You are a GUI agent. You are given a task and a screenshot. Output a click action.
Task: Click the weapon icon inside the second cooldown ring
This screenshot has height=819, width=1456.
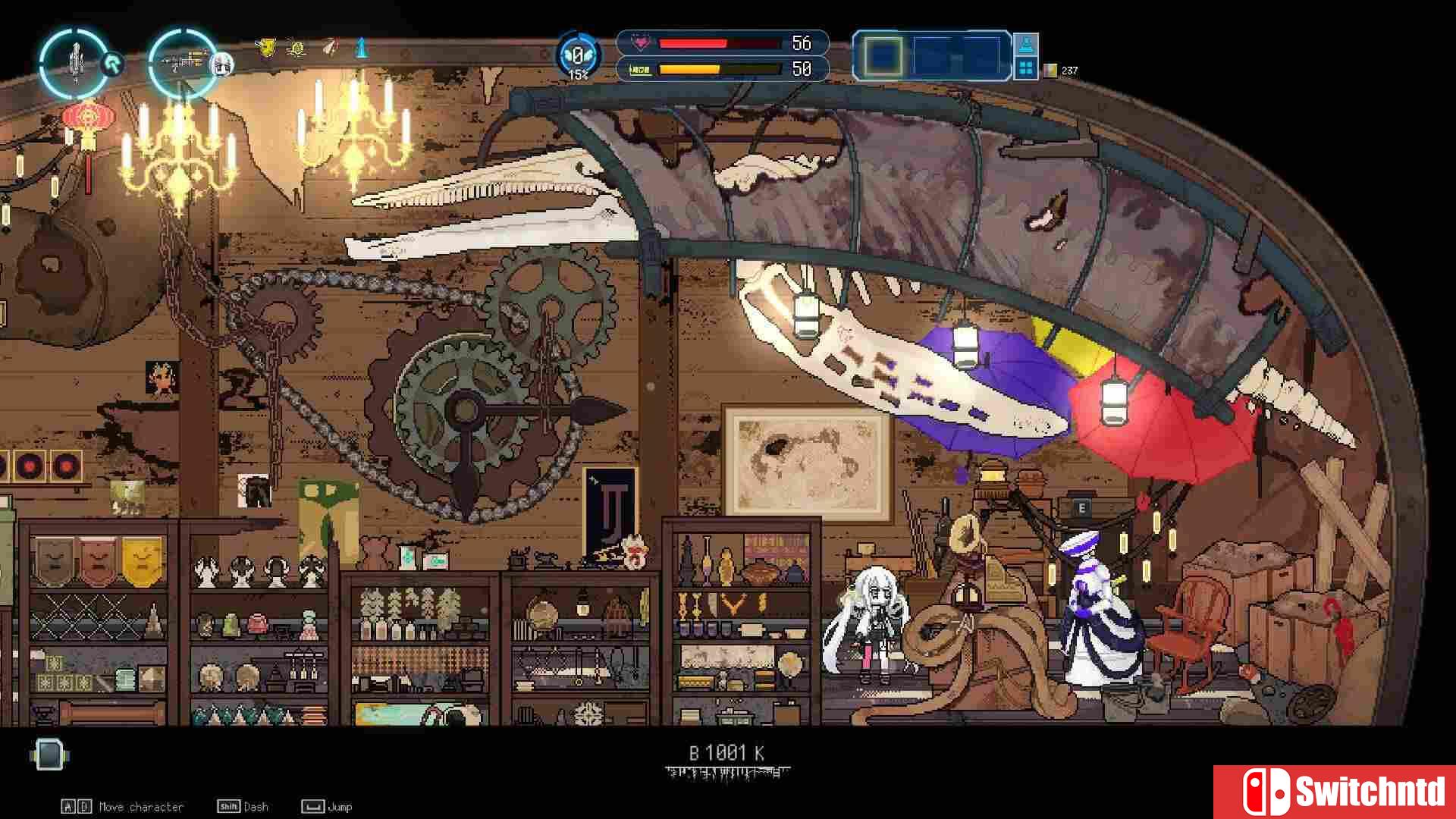184,62
